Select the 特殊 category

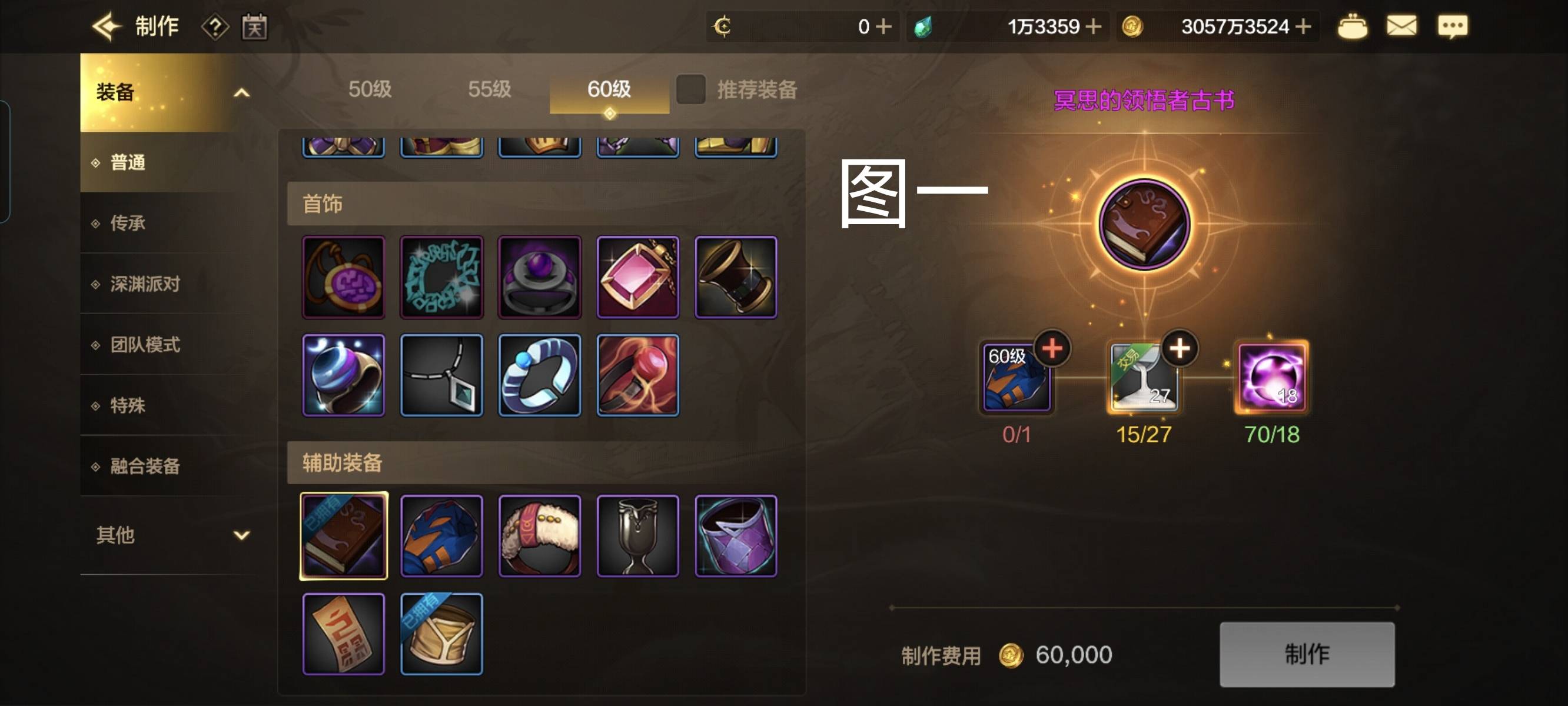(x=128, y=406)
